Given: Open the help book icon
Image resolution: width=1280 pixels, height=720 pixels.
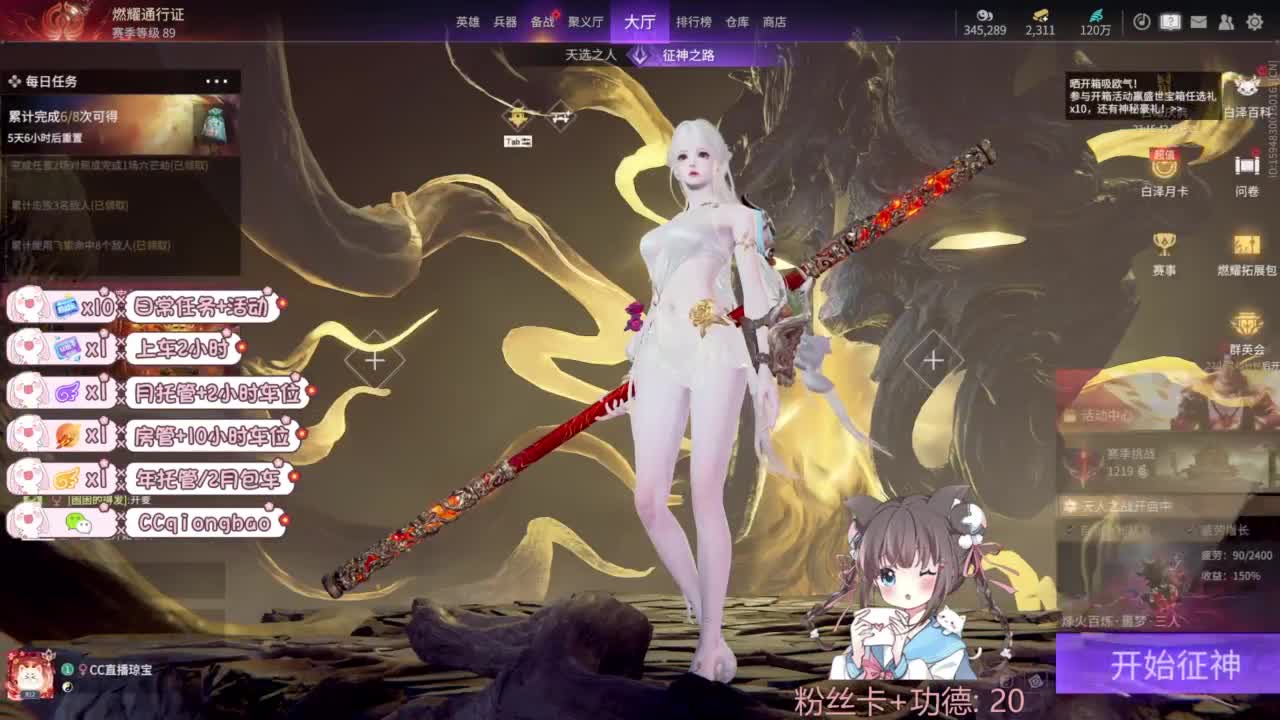Looking at the screenshot, I should [x=1170, y=21].
